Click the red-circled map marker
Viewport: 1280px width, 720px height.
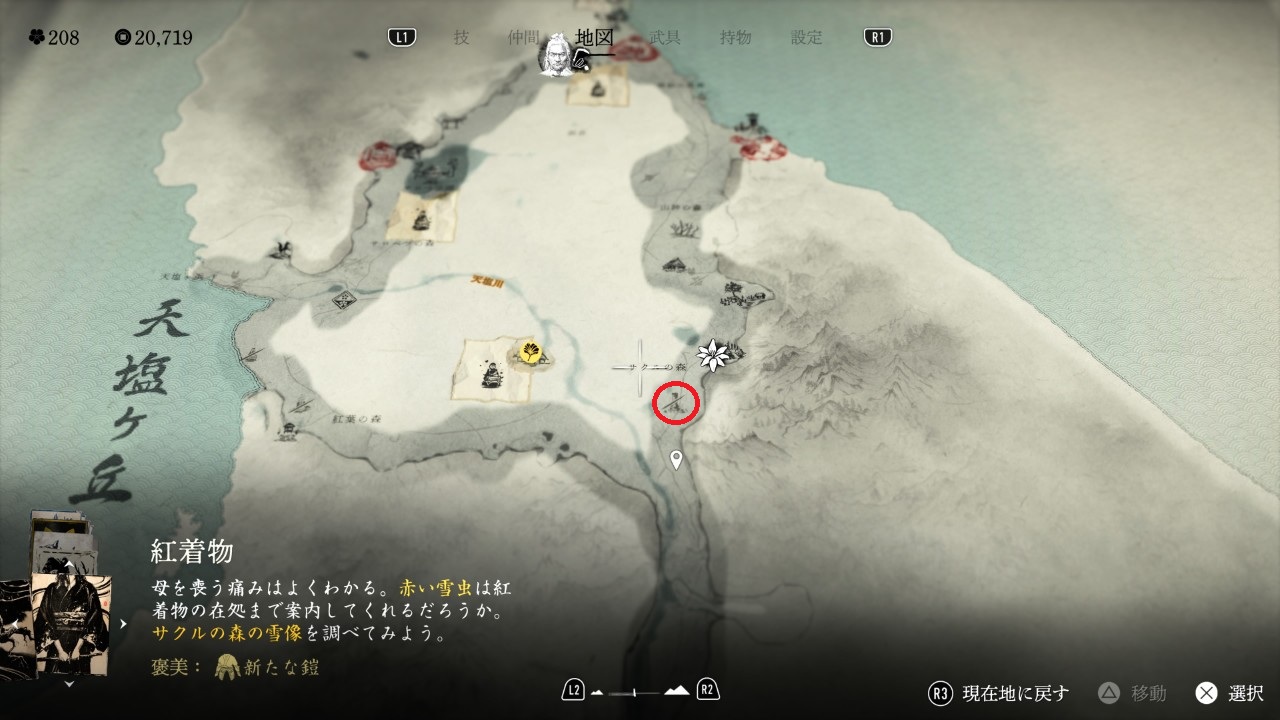click(x=675, y=403)
